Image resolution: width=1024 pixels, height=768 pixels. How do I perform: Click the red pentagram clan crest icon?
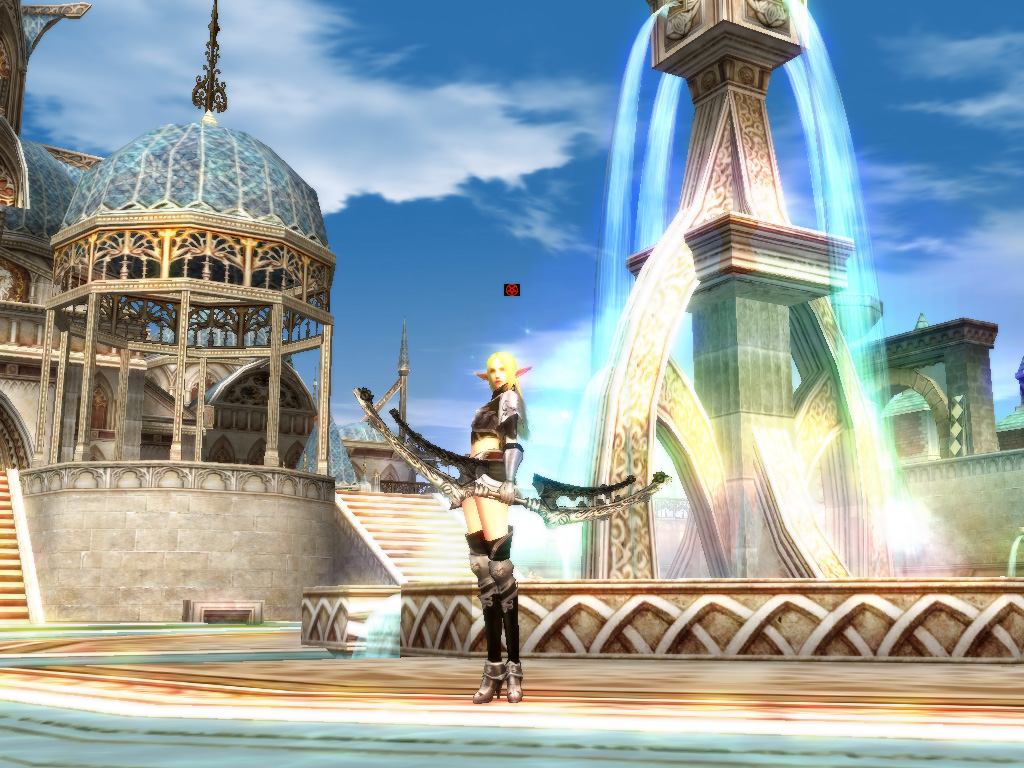tap(511, 290)
